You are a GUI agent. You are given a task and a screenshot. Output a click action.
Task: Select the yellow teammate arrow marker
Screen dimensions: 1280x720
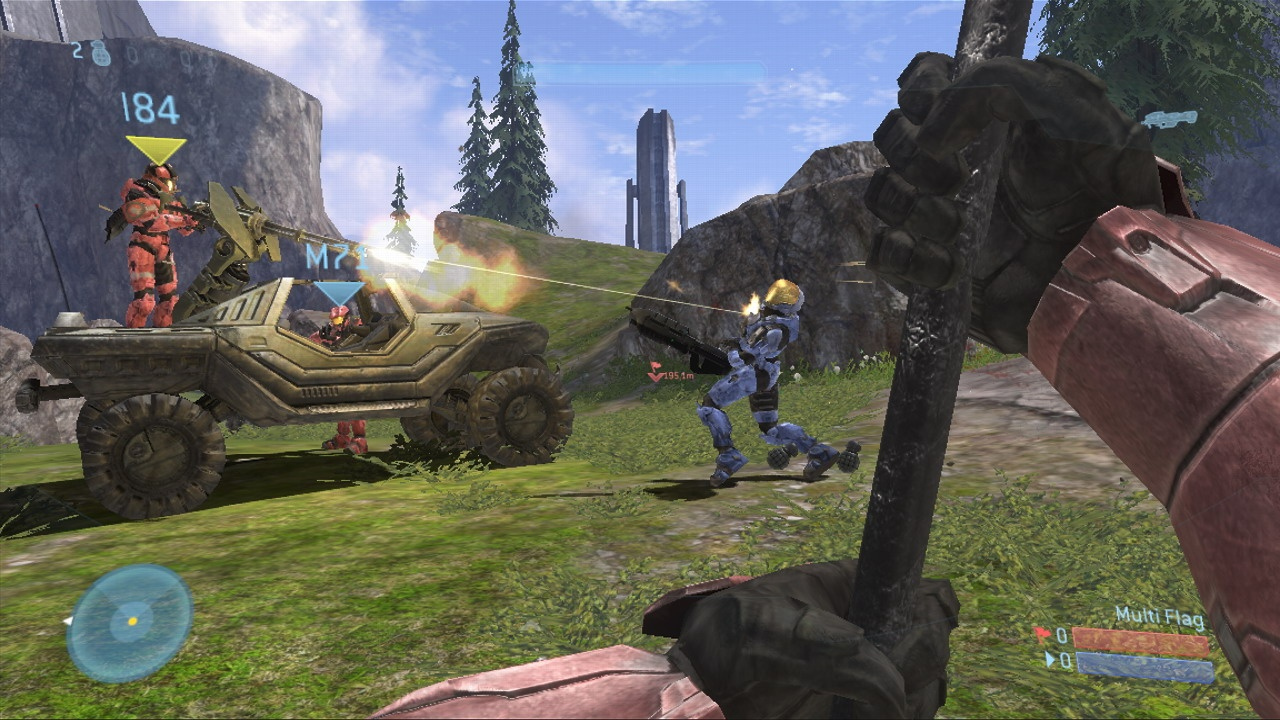click(156, 149)
